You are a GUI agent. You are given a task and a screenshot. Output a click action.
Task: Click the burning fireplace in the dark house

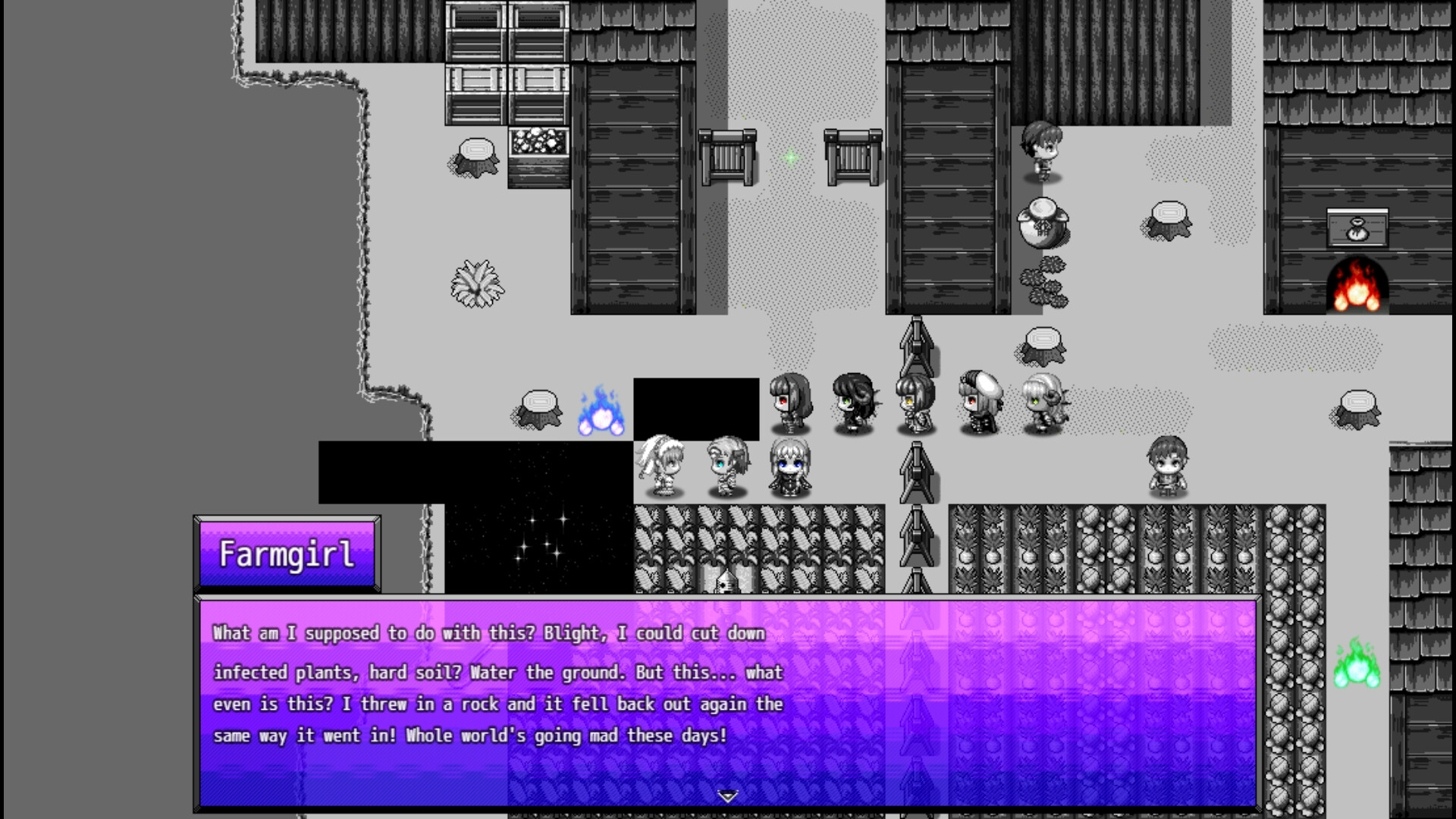[x=1357, y=284]
